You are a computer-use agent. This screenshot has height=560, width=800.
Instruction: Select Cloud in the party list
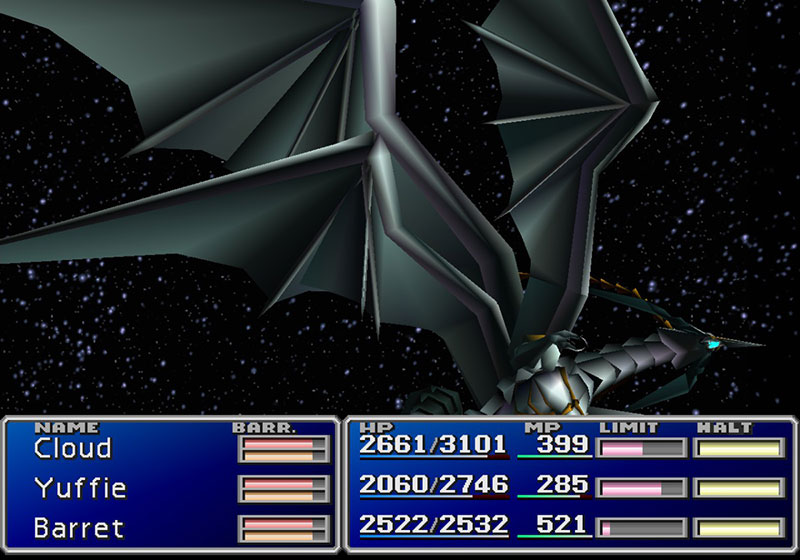click(x=73, y=448)
